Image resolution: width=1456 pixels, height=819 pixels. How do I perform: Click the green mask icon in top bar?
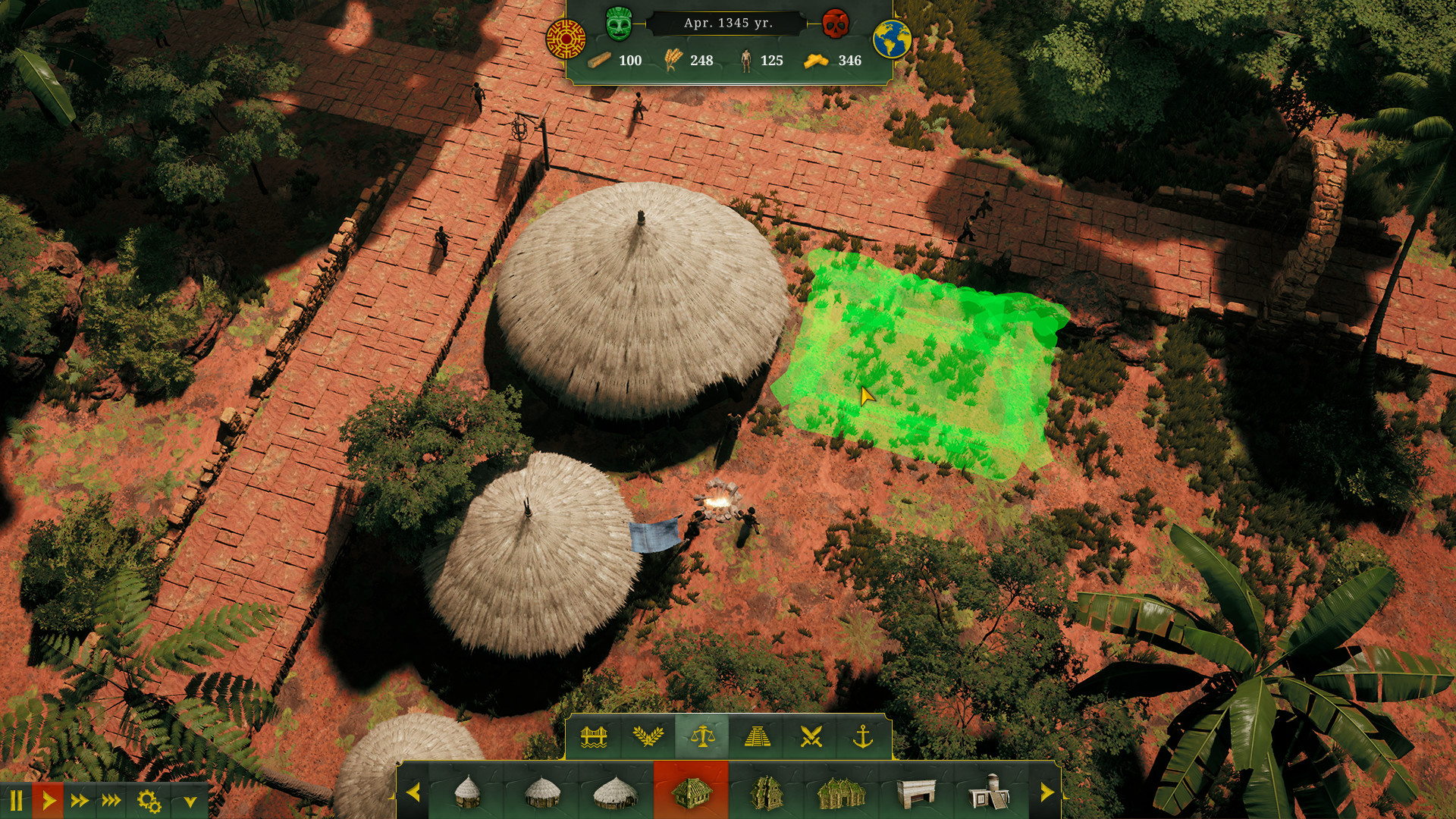[619, 25]
